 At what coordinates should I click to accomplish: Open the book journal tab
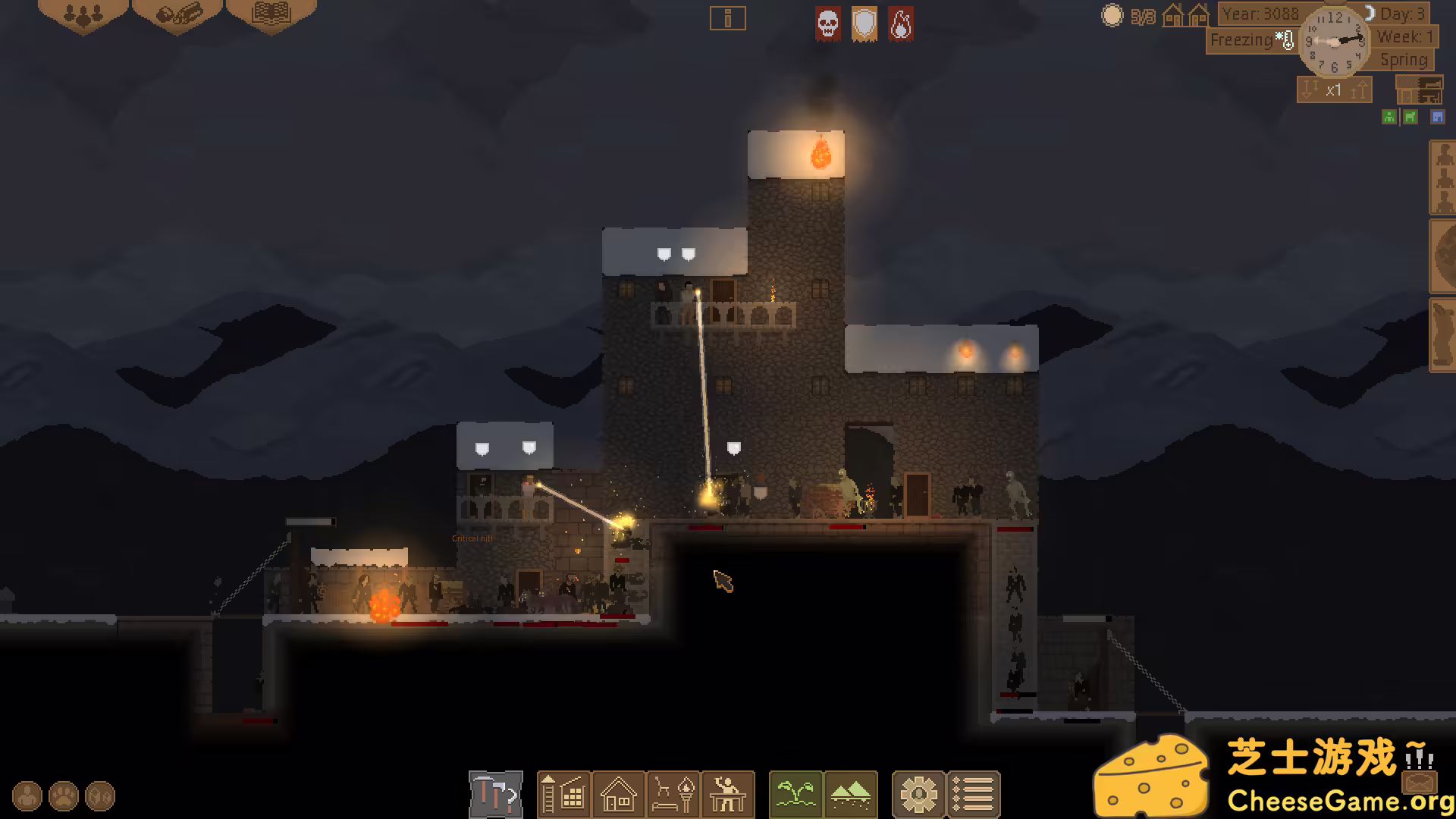[271, 14]
